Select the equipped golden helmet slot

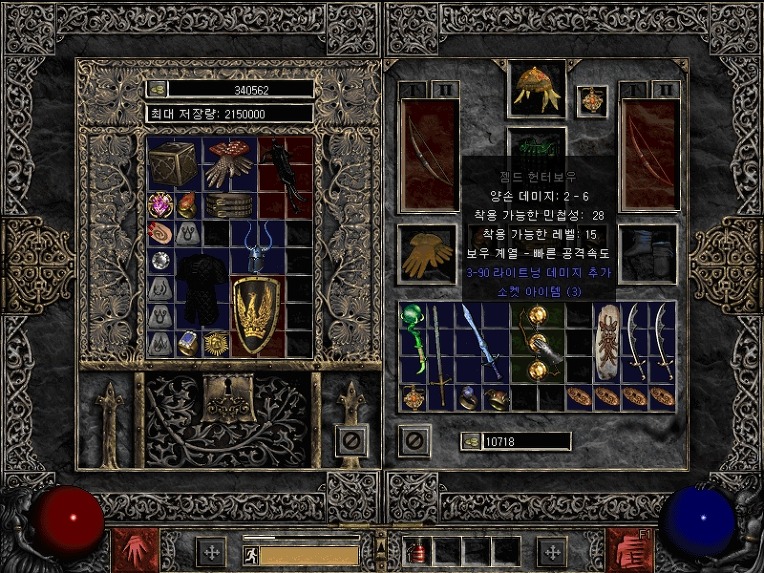[536, 88]
